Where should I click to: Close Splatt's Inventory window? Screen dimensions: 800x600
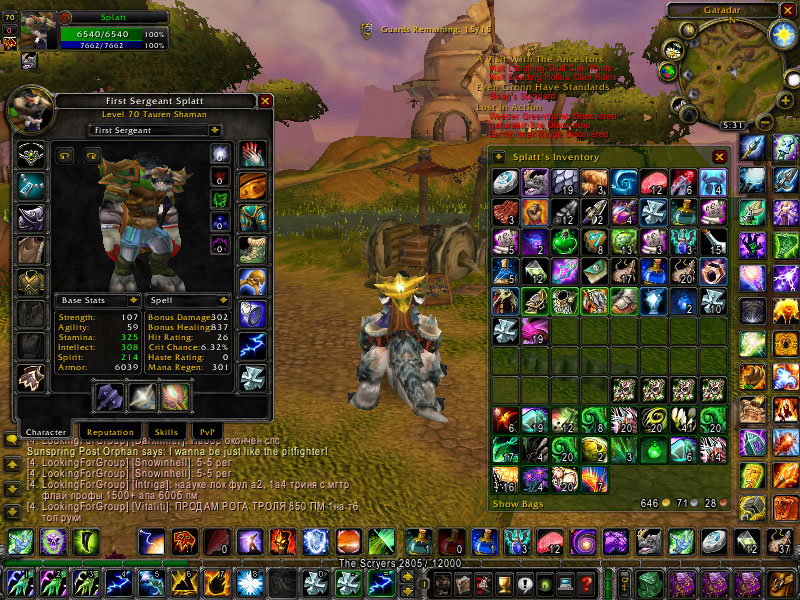click(719, 157)
